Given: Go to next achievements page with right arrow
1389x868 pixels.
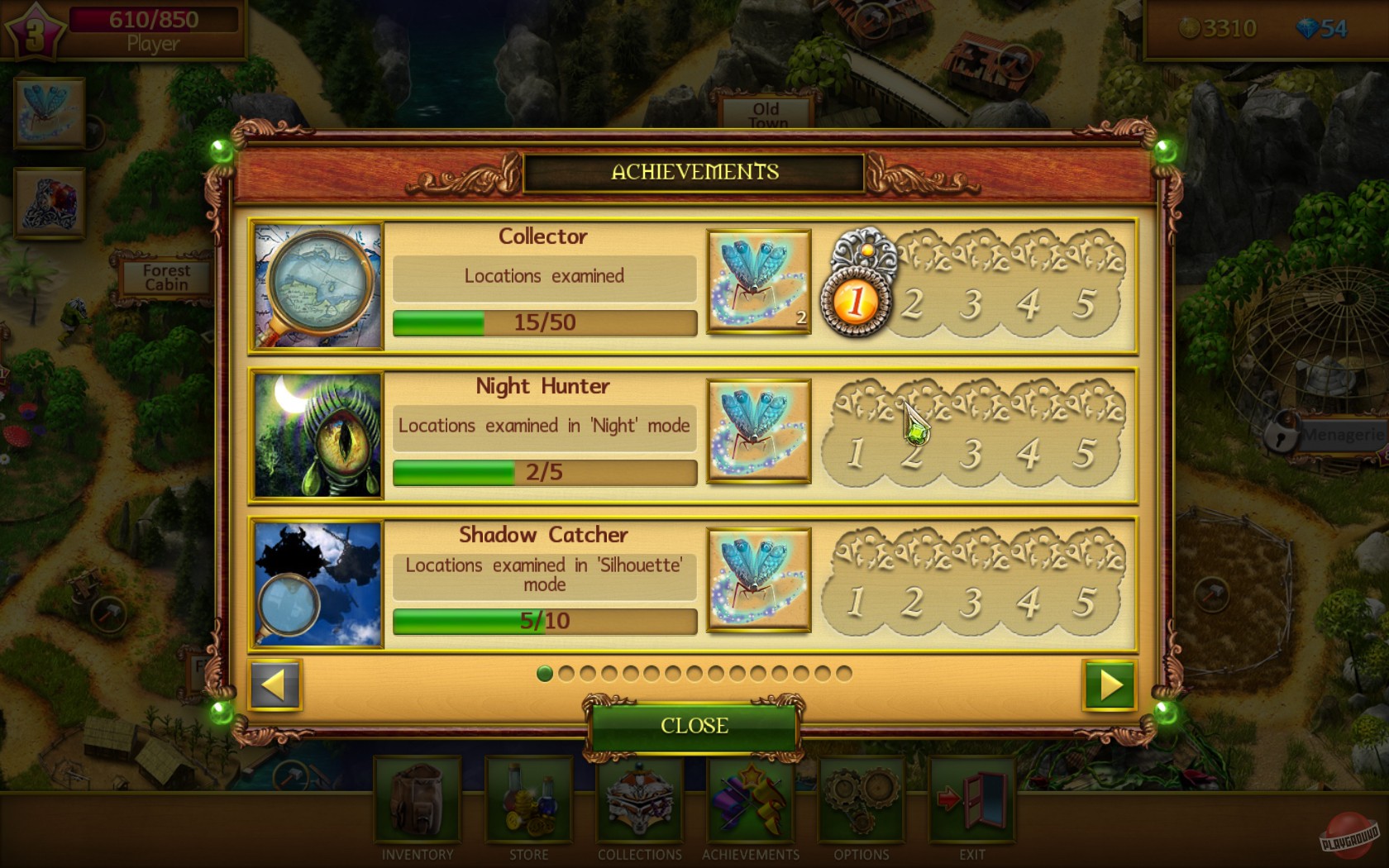Looking at the screenshot, I should coord(1108,686).
